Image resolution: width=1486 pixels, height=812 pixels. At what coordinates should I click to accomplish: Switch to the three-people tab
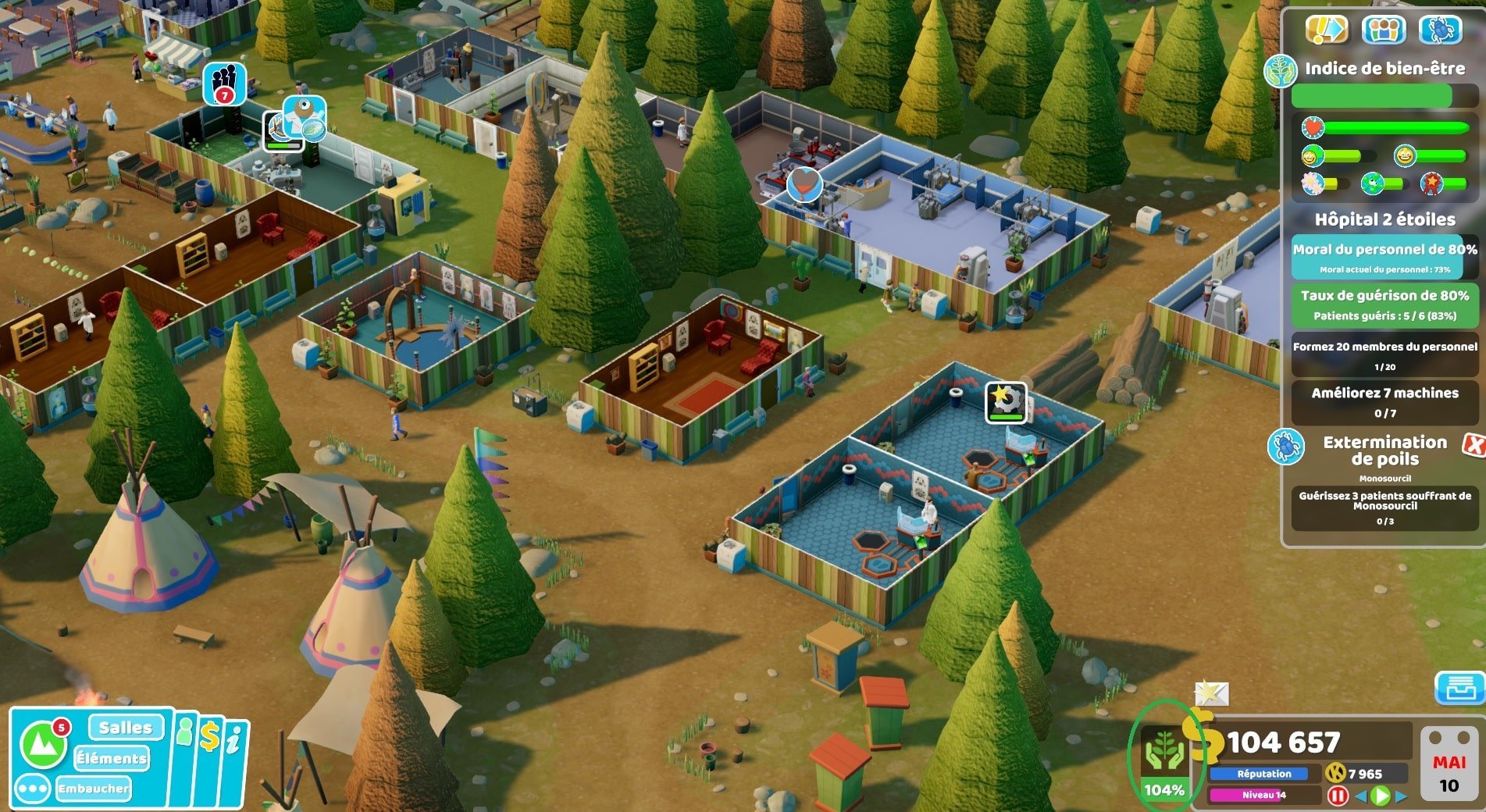point(1383,30)
